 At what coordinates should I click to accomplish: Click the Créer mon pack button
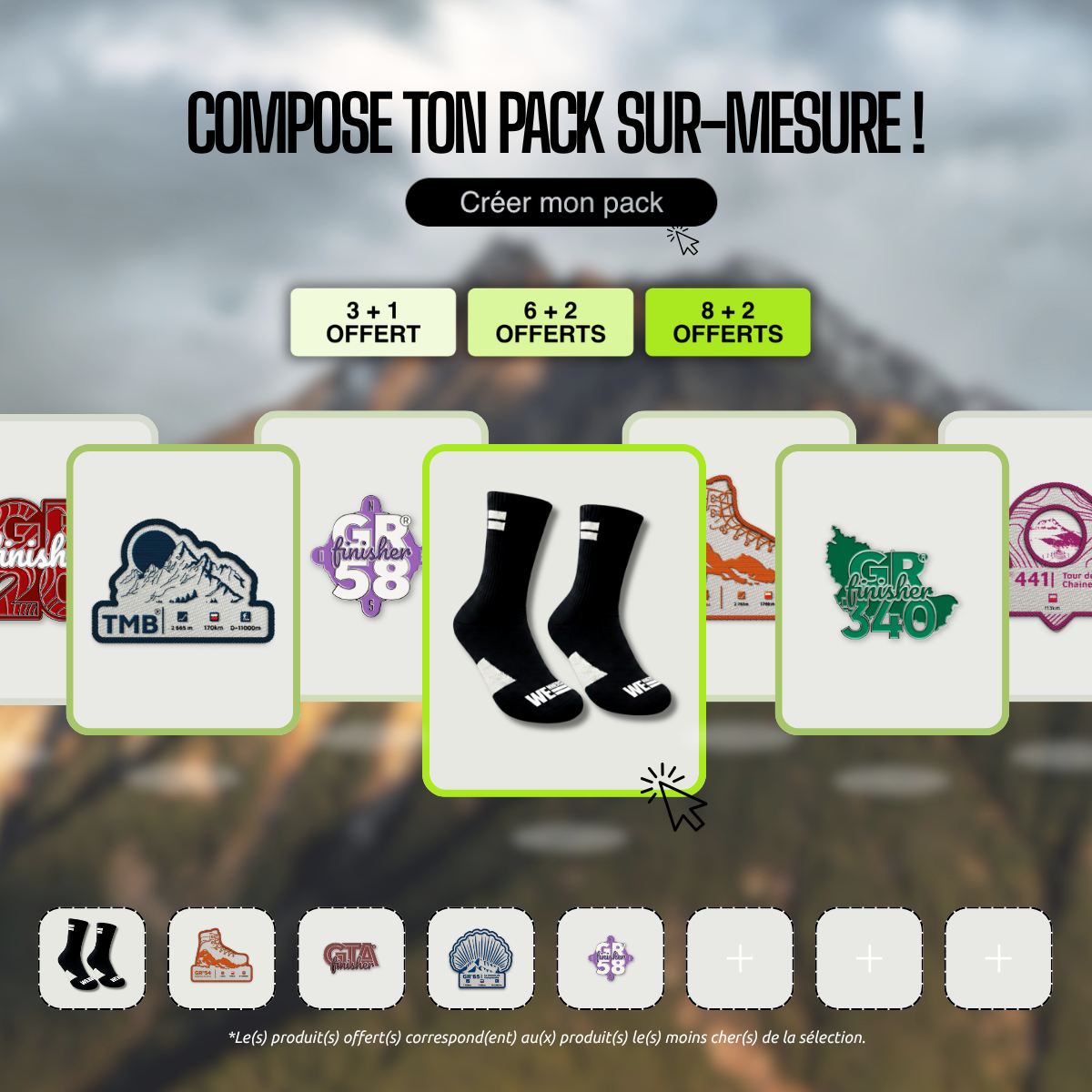point(561,202)
